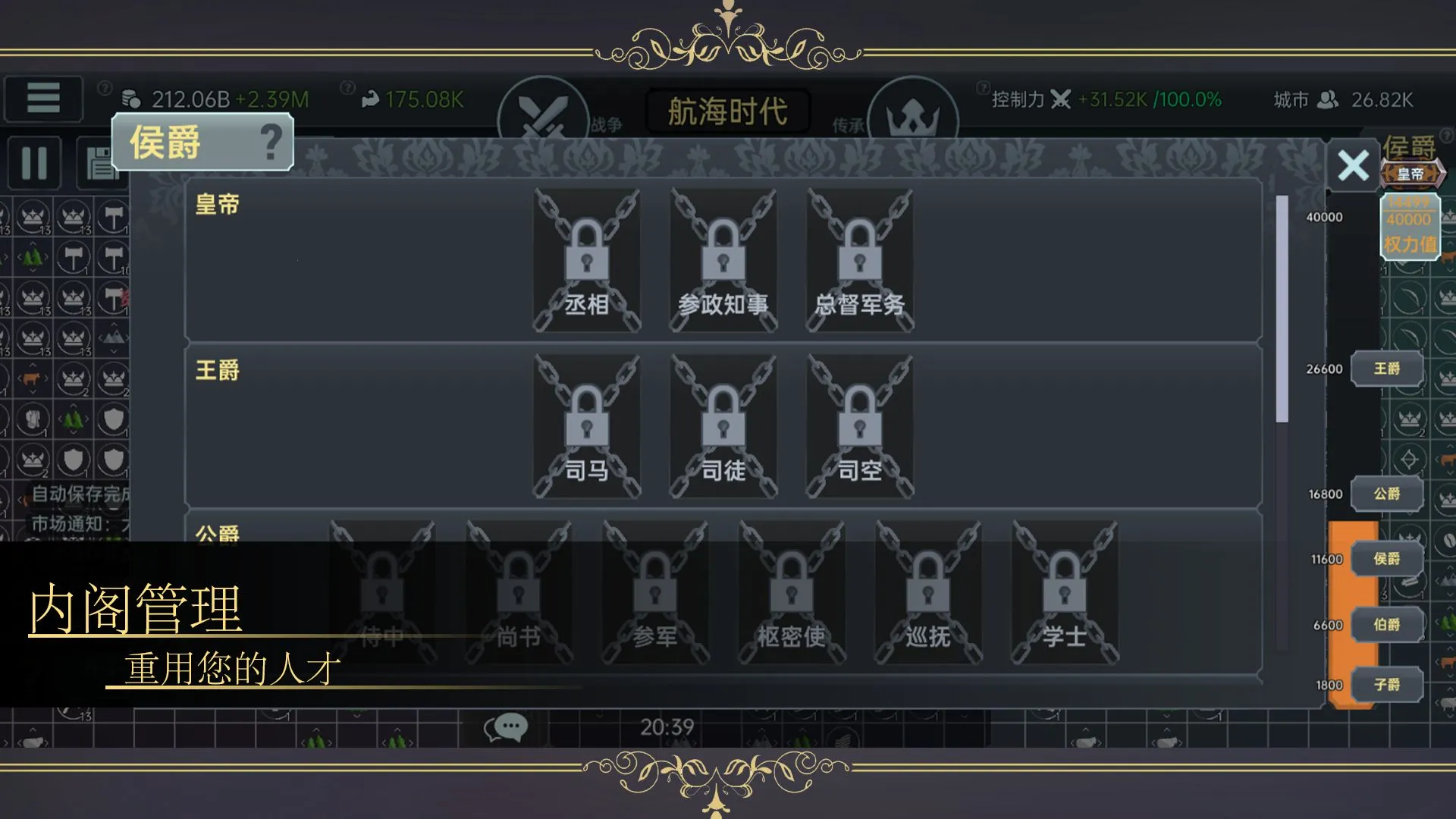
Task: Jump to the 子爵 rank tier
Action: click(x=1386, y=685)
